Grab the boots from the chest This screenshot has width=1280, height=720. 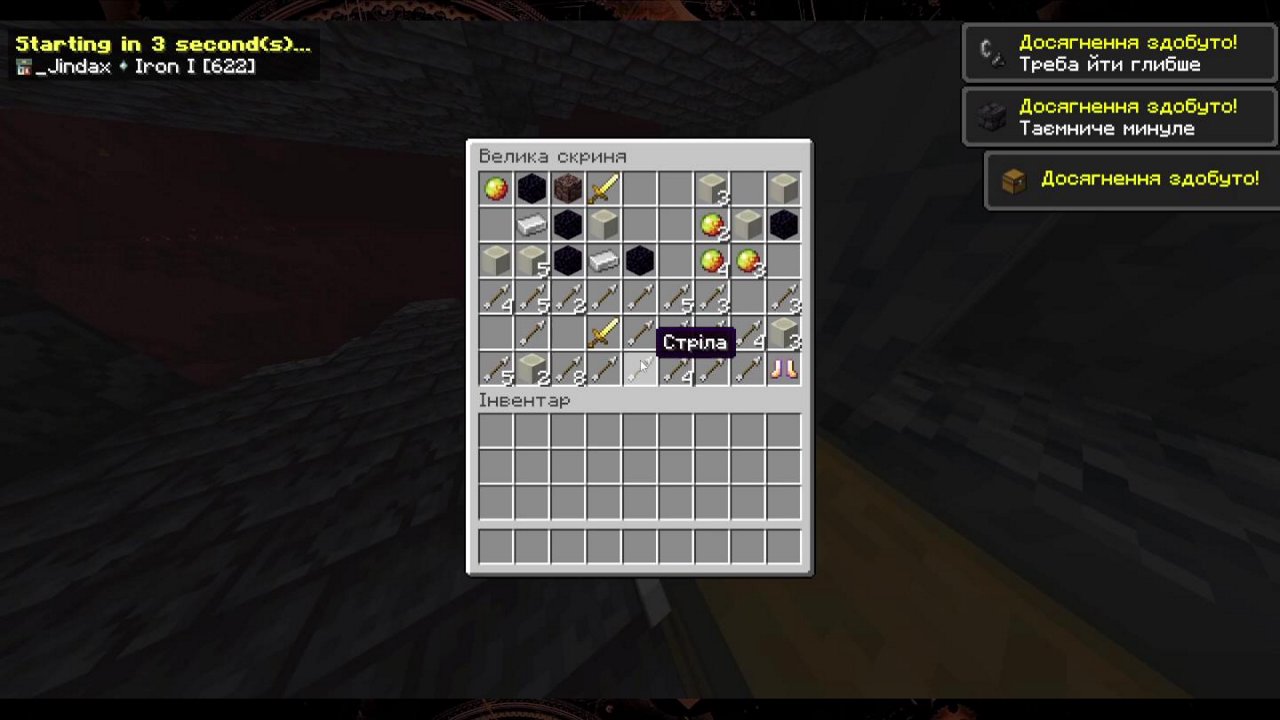[784, 369]
